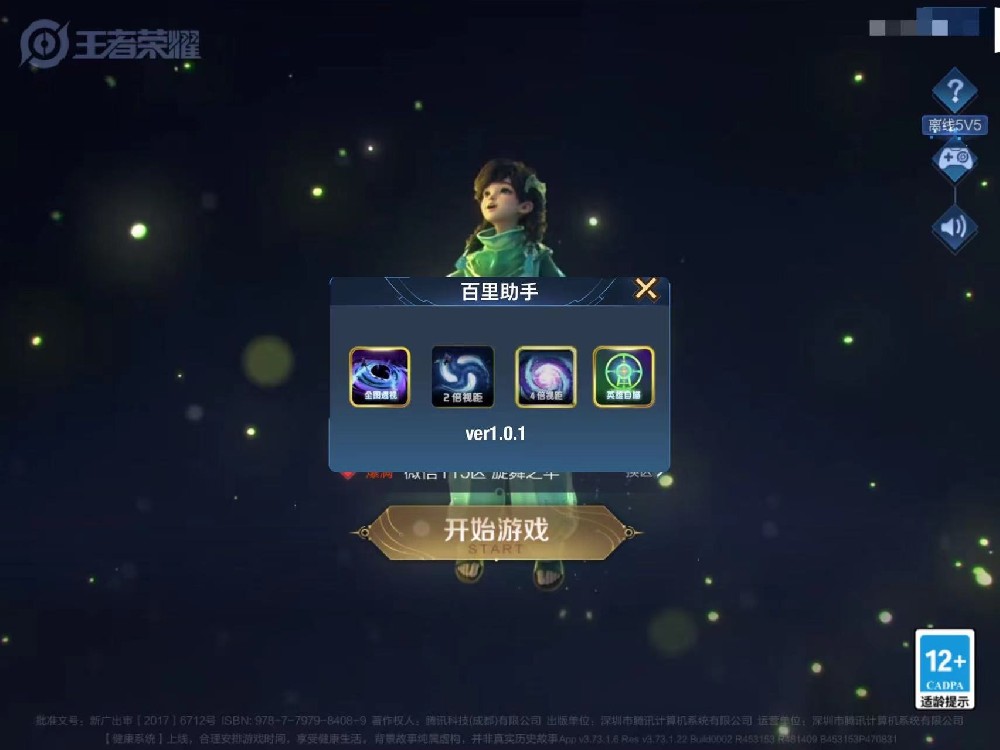Toggle the speaker sound button

pyautogui.click(x=954, y=228)
